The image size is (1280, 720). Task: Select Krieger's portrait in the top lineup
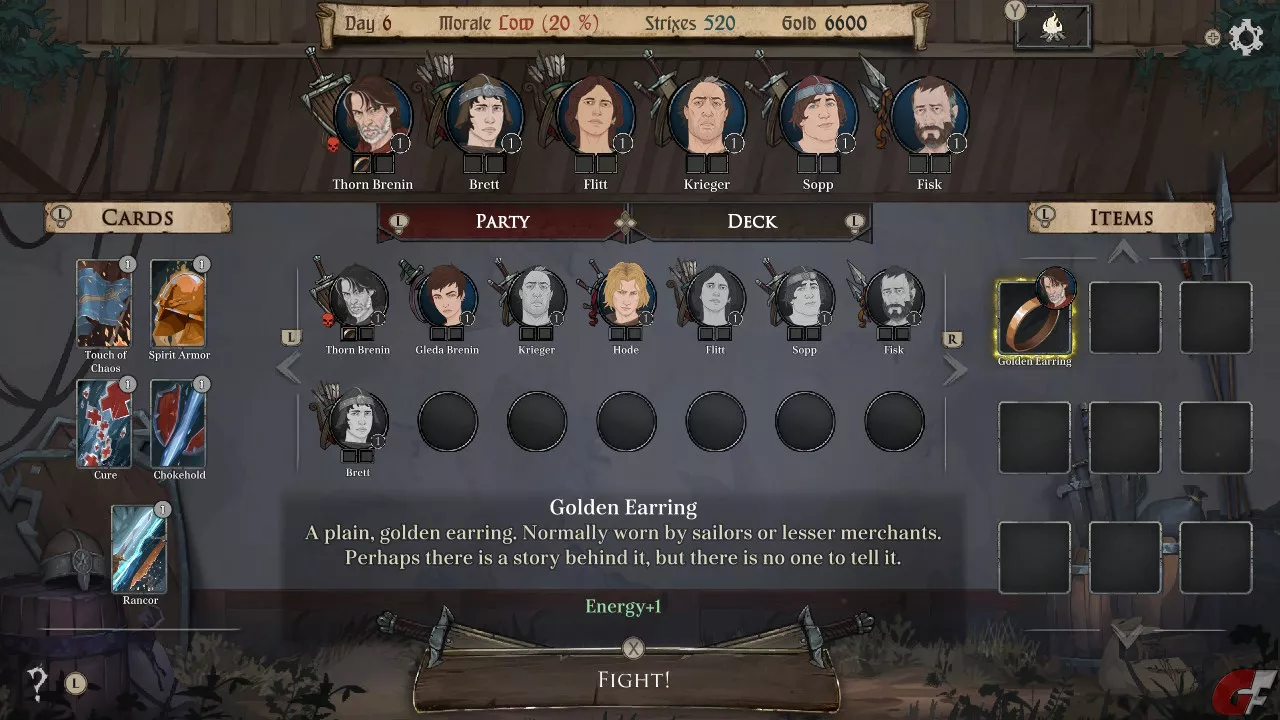(x=706, y=118)
